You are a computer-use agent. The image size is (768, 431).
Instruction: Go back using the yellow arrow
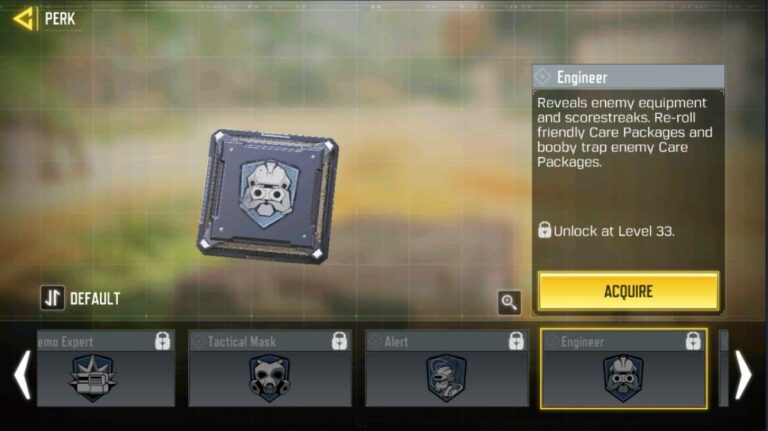(23, 17)
